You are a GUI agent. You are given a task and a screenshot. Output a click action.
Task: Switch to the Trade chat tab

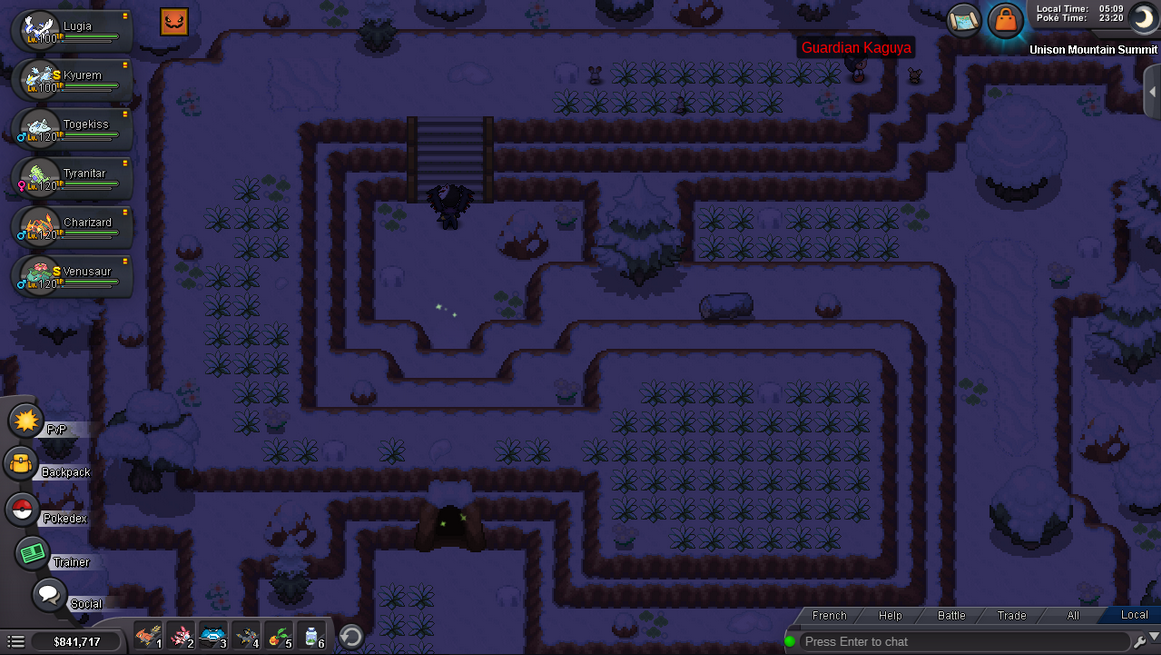pyautogui.click(x=1011, y=615)
